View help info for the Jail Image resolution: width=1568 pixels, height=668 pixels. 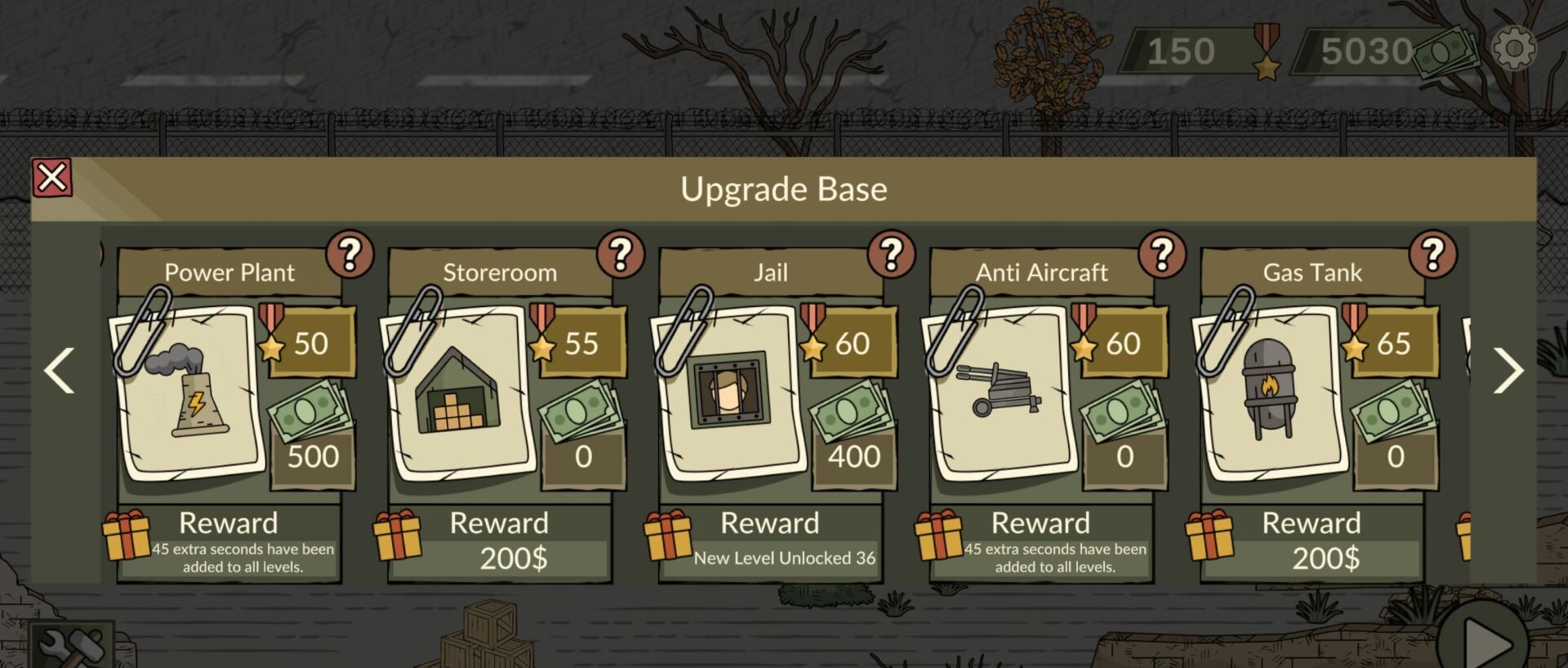(892, 255)
